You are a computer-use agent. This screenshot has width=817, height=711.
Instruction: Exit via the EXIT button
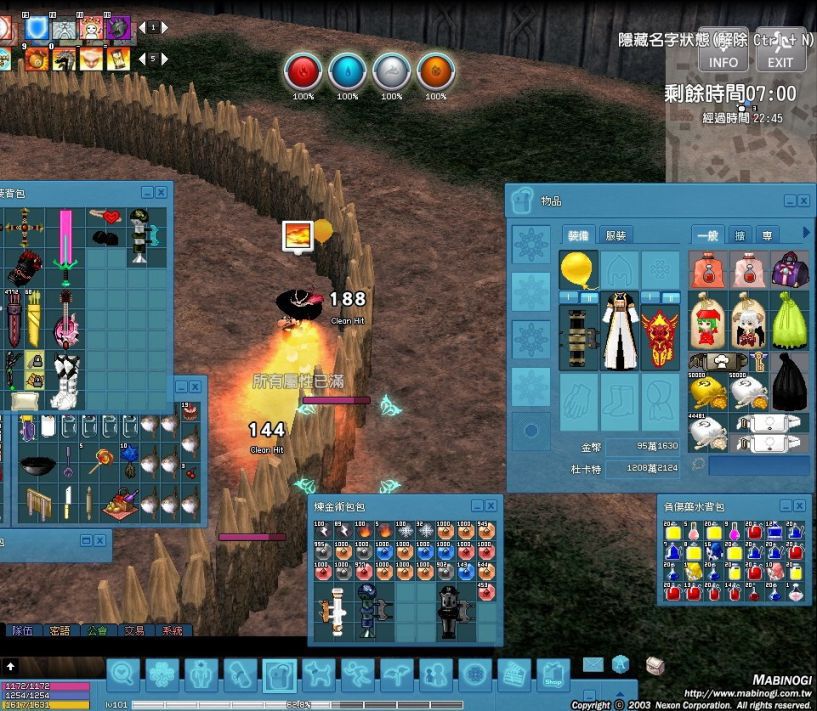click(x=780, y=50)
